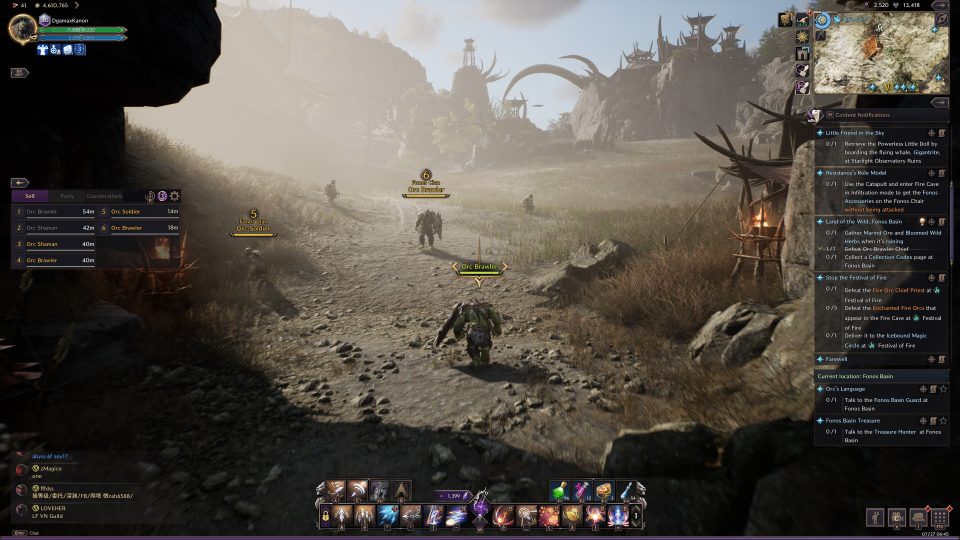Click the player portrait icon

click(22, 28)
